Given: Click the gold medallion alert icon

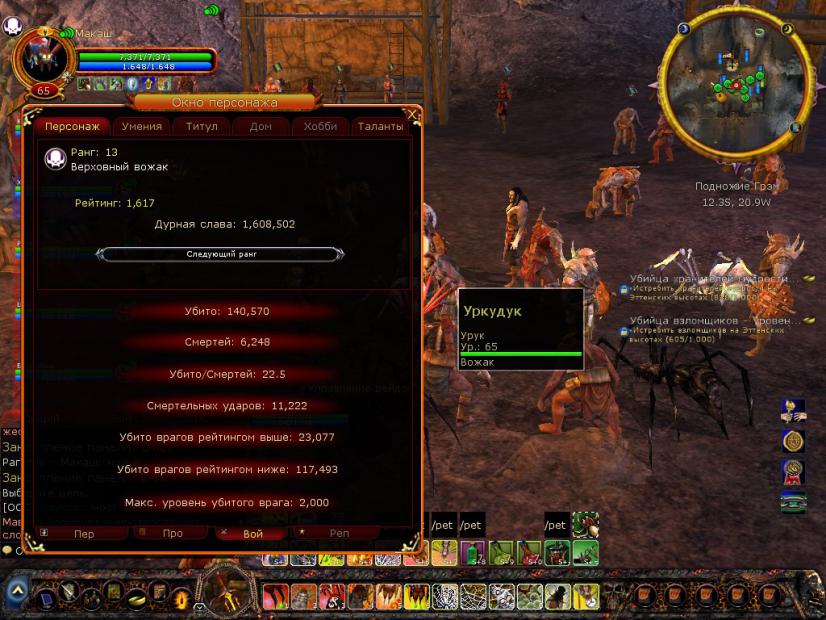Looking at the screenshot, I should [x=793, y=441].
